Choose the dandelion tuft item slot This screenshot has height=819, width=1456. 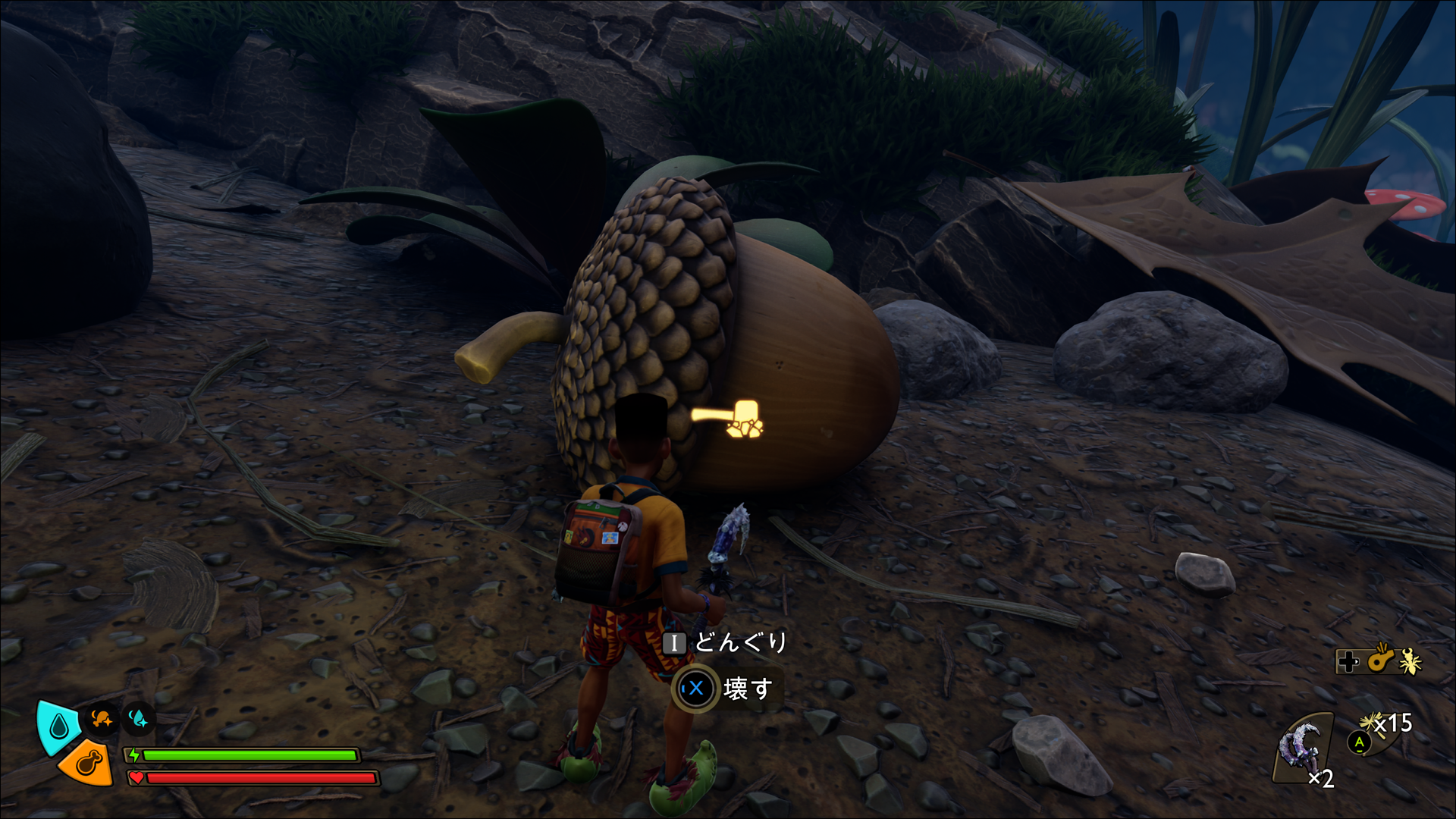[1374, 726]
